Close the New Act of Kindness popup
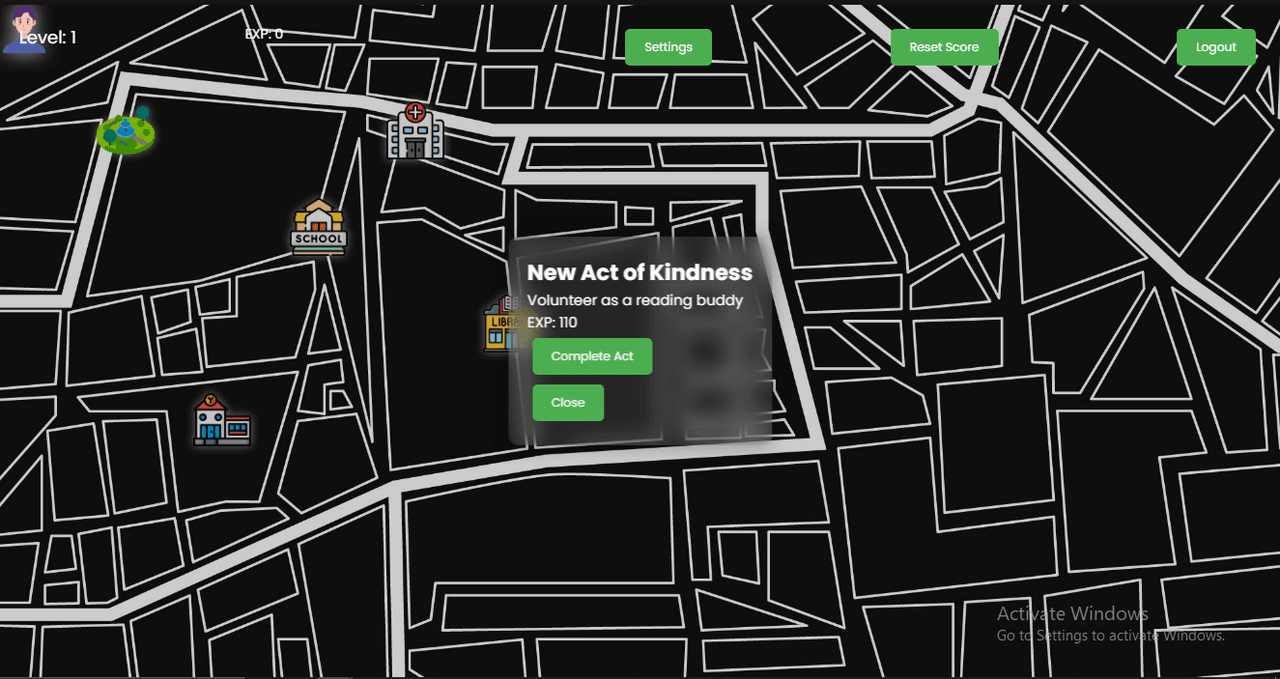 click(x=568, y=402)
